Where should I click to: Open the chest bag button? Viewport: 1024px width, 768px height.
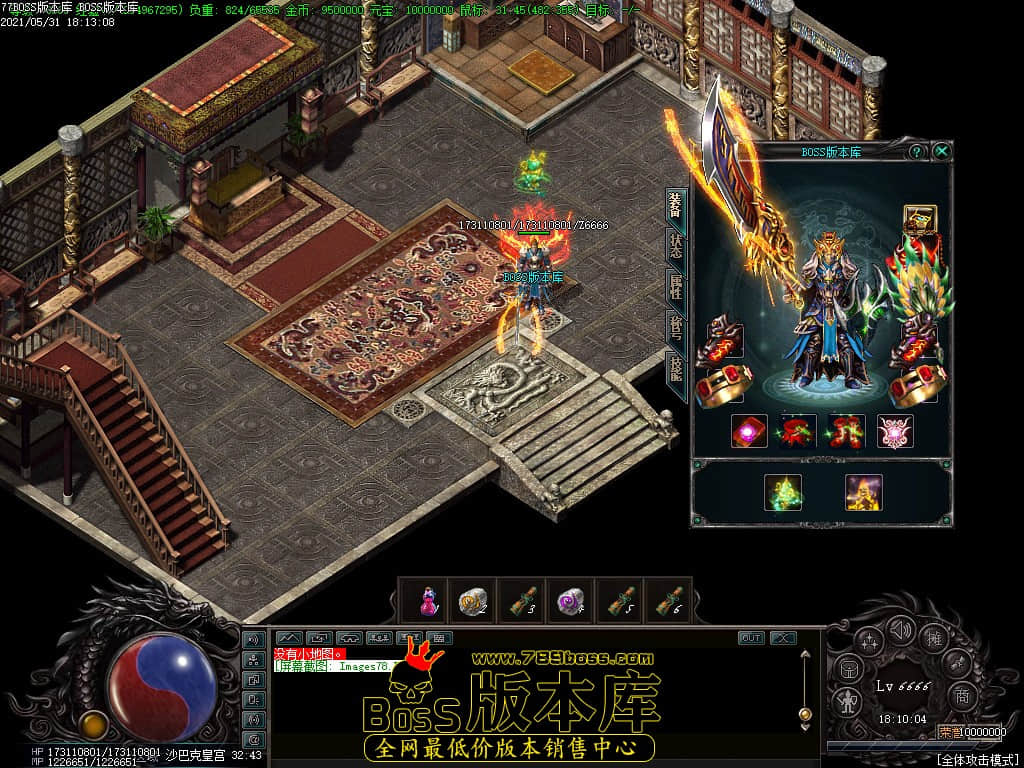[847, 669]
